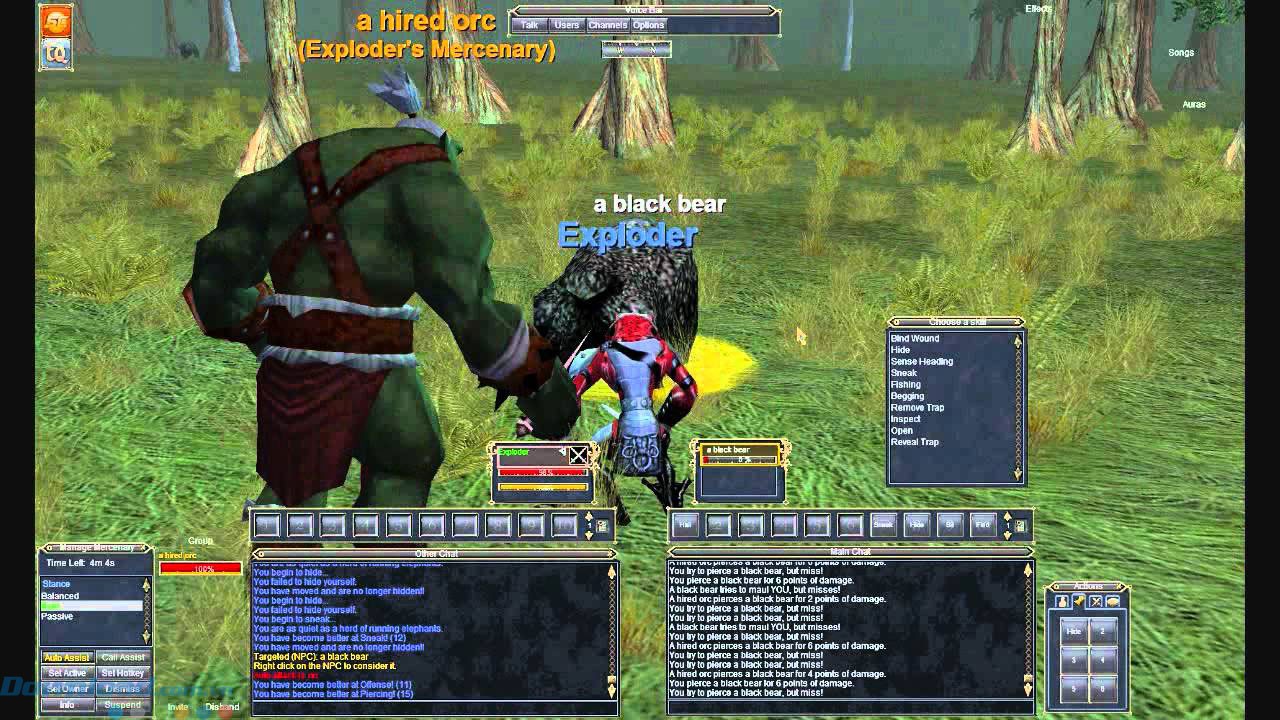Collapse the Choose a Skill window title arrow
The image size is (1280, 720).
pyautogui.click(x=897, y=322)
